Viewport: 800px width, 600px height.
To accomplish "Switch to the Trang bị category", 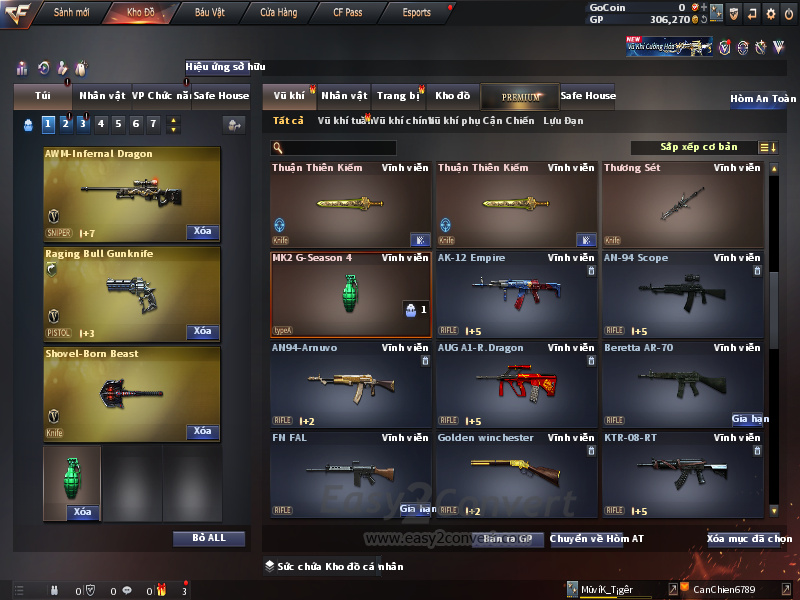I will [x=399, y=96].
